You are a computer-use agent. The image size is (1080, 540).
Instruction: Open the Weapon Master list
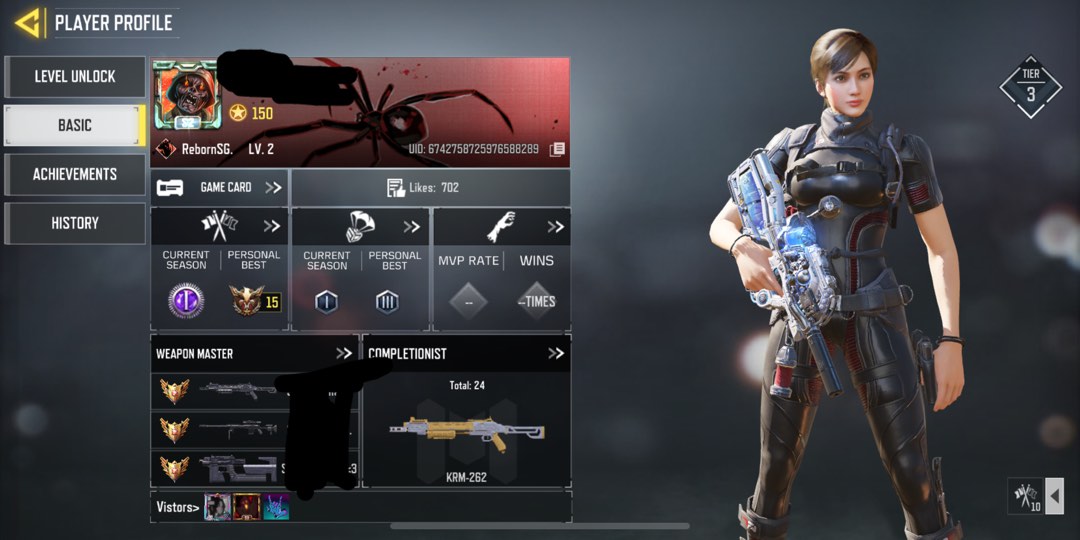(343, 353)
